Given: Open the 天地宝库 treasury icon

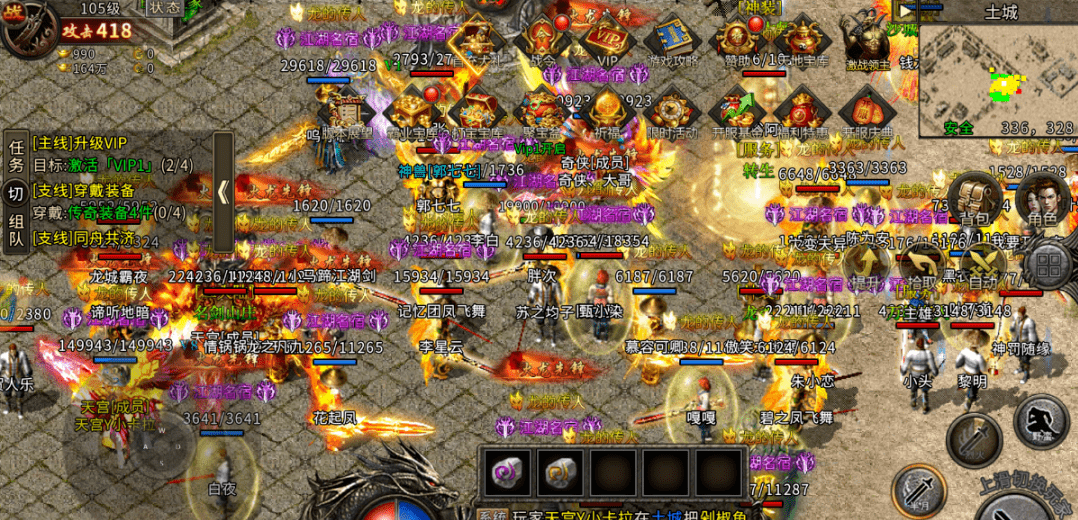Looking at the screenshot, I should (x=801, y=40).
